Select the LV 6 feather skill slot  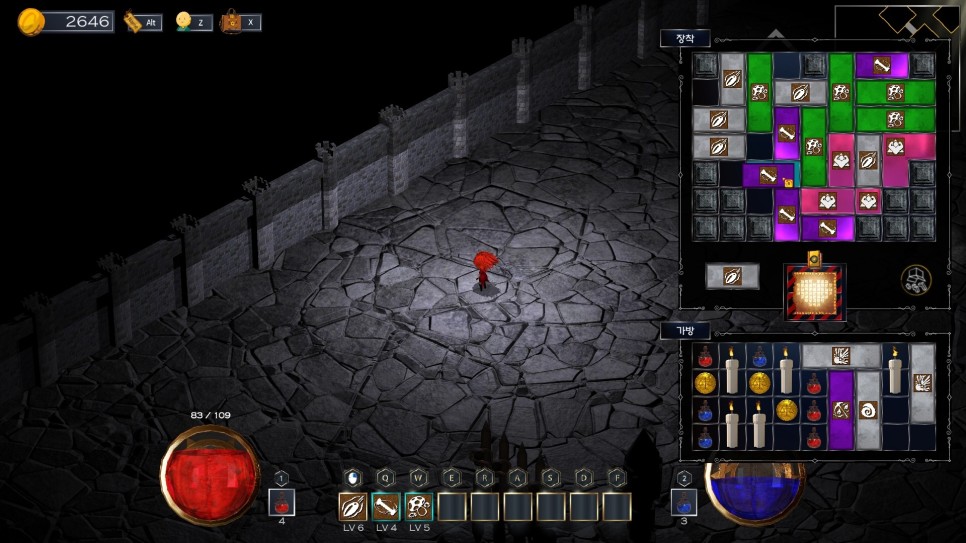(353, 507)
